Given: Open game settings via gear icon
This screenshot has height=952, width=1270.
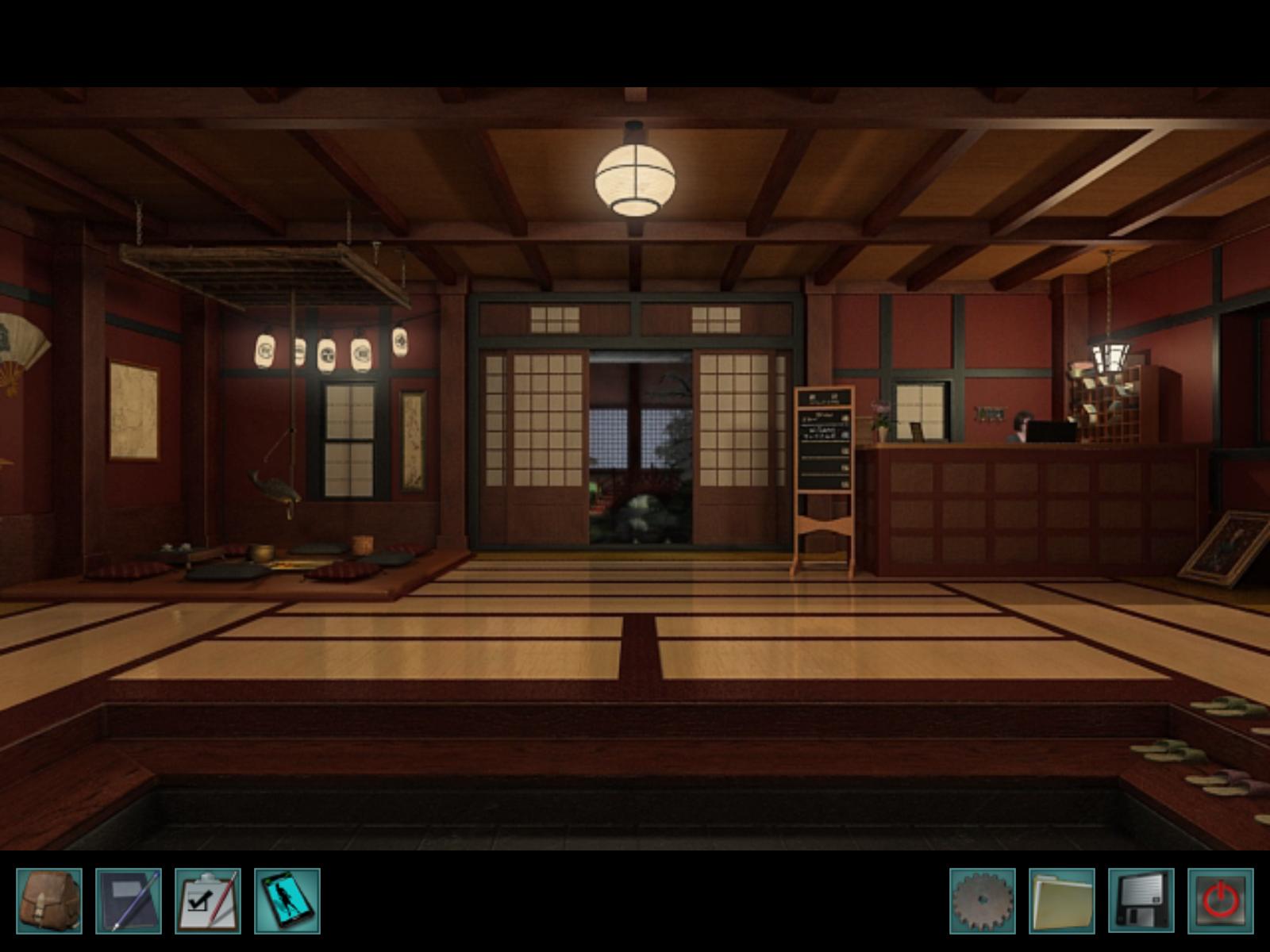Looking at the screenshot, I should pyautogui.click(x=983, y=900).
